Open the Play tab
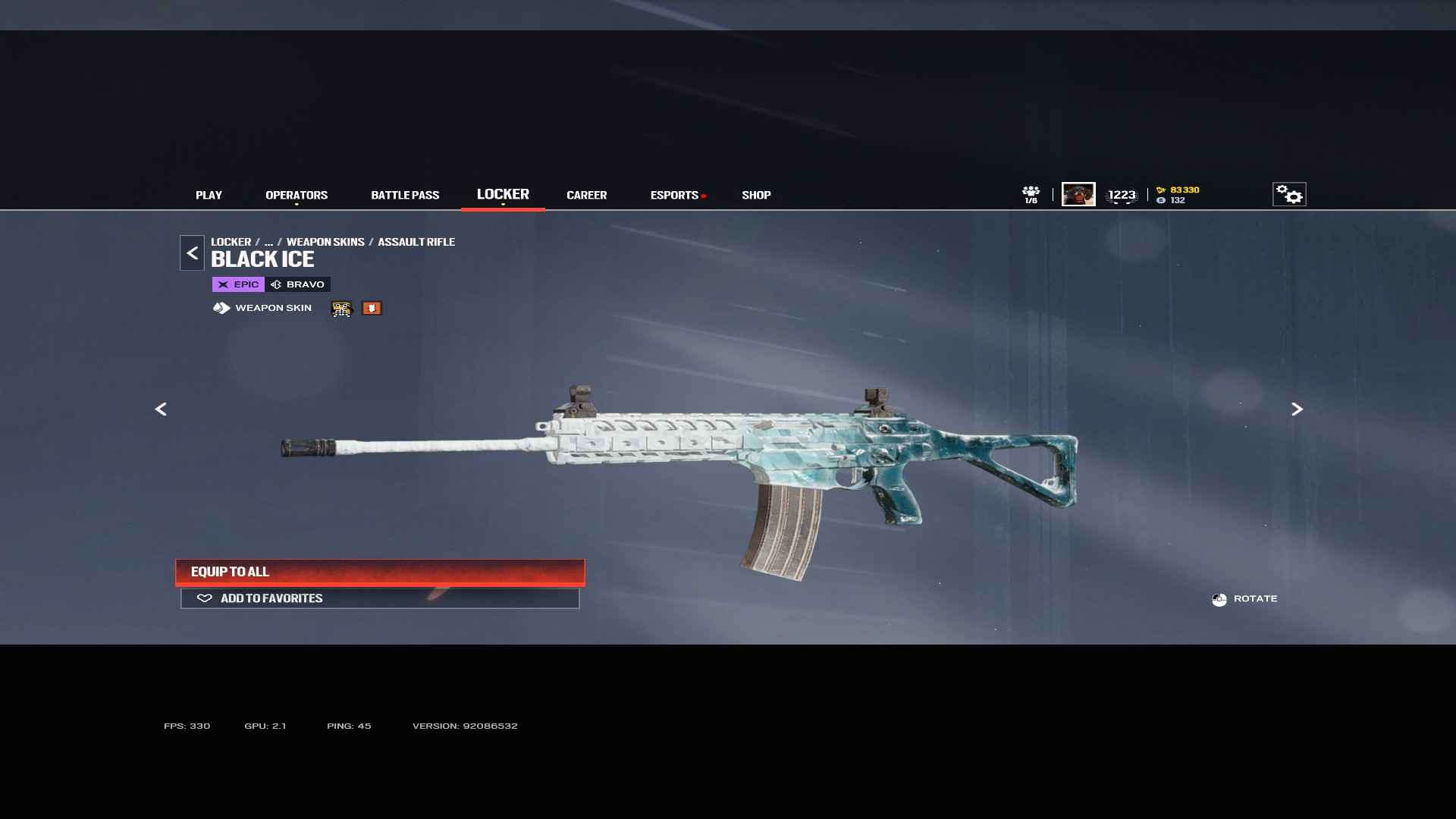This screenshot has height=819, width=1456. pos(209,195)
